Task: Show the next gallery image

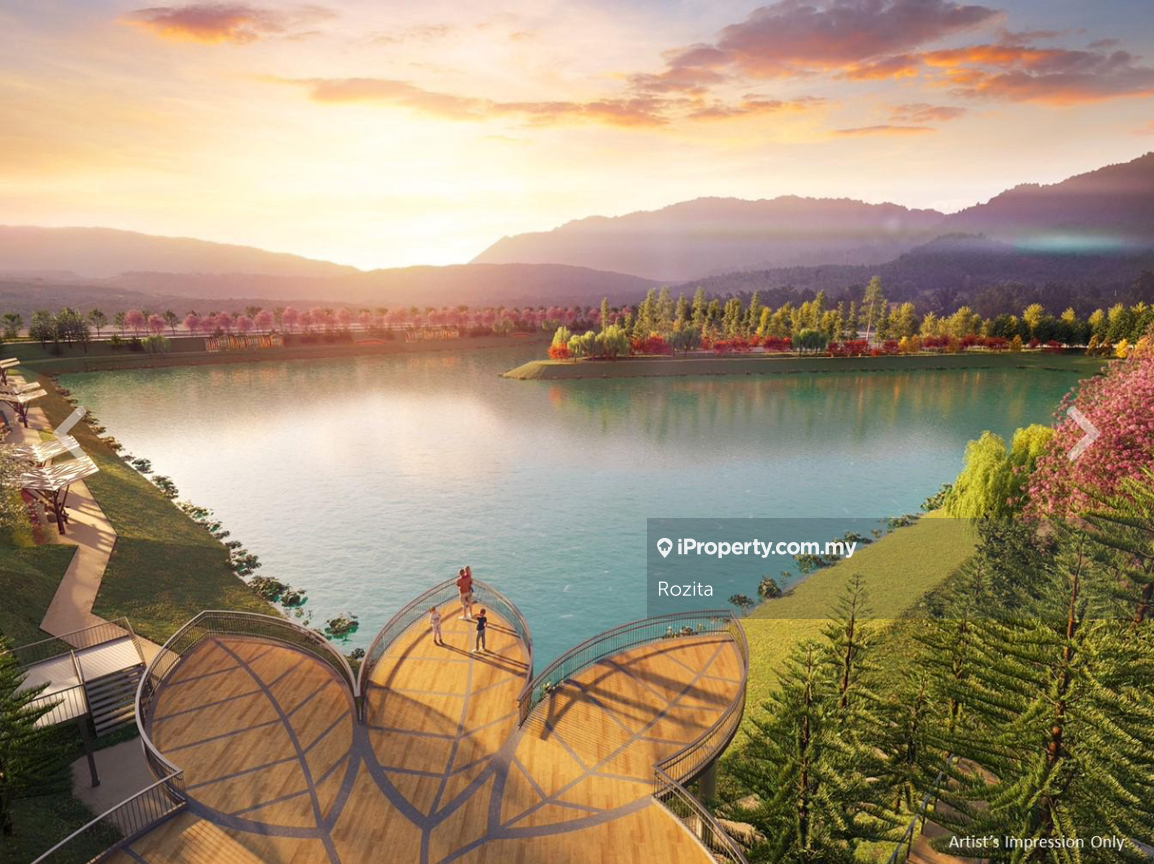Action: (x=1082, y=432)
